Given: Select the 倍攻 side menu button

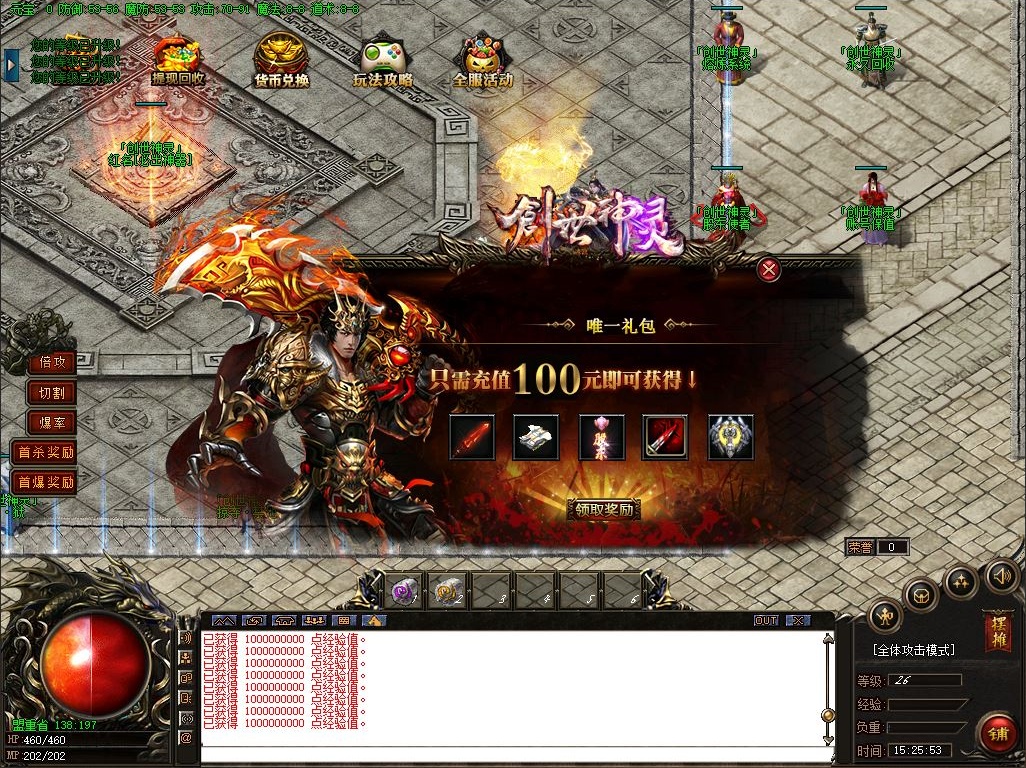Looking at the screenshot, I should 52,362.
